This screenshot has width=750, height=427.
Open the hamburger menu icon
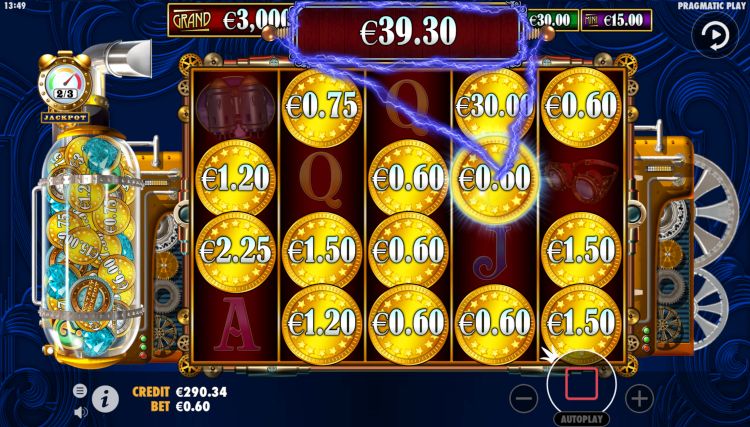coord(81,390)
